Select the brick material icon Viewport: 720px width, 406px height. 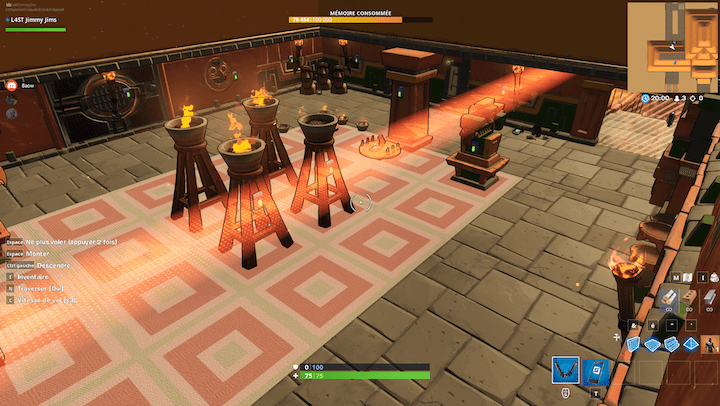click(x=691, y=296)
